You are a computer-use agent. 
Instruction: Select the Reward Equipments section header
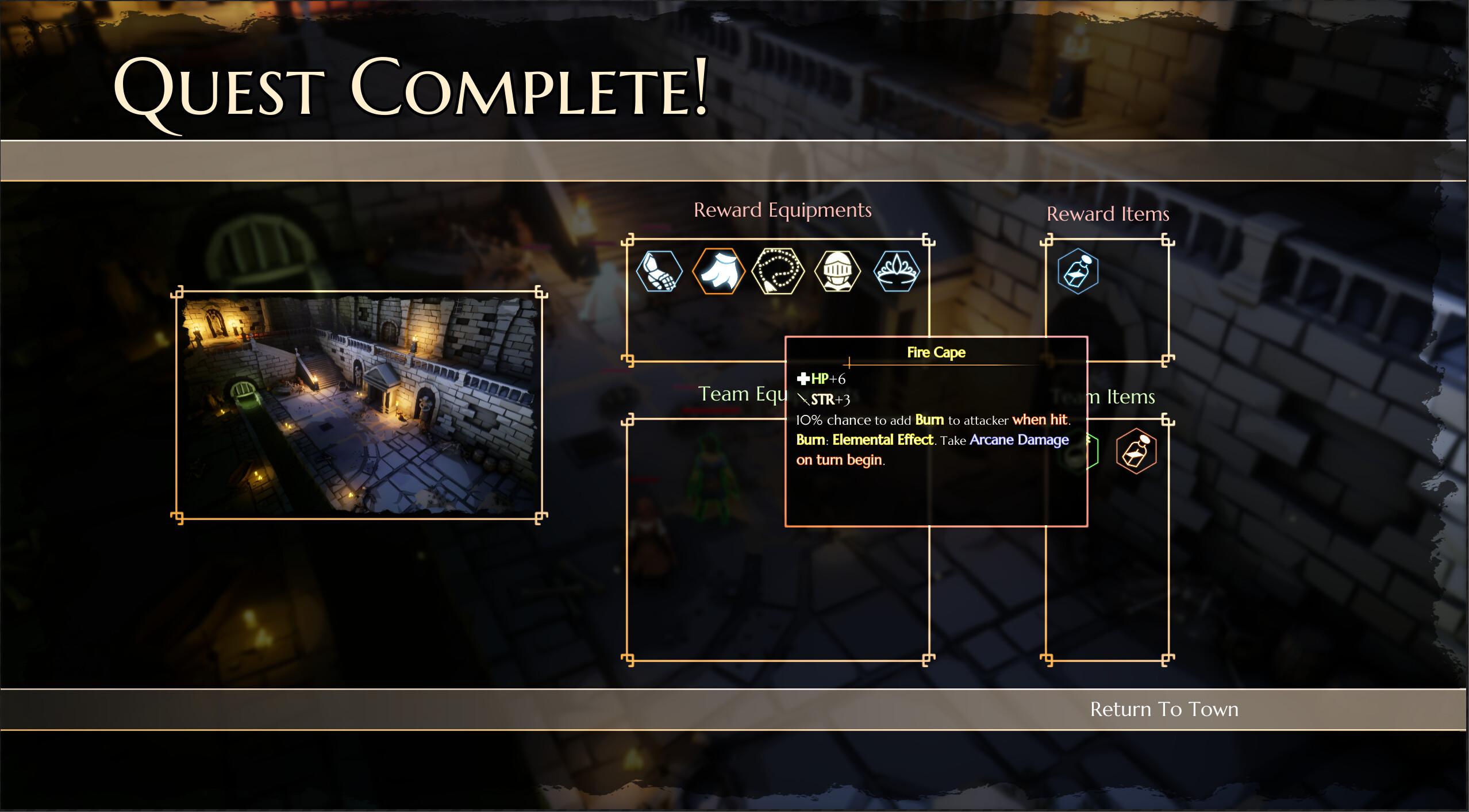(x=783, y=209)
